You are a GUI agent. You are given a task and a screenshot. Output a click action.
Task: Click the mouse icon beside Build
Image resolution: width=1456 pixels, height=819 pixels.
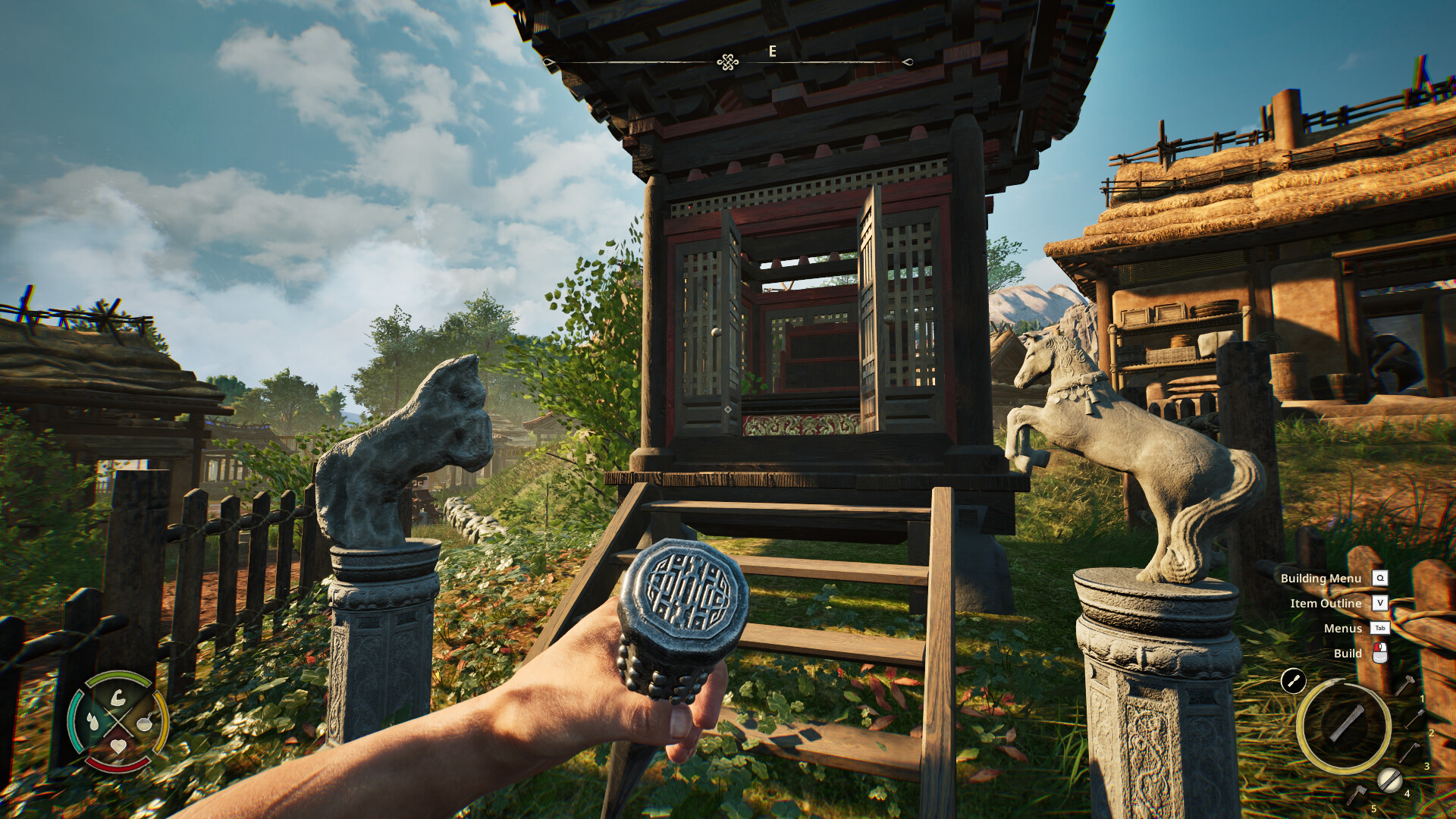(1380, 653)
